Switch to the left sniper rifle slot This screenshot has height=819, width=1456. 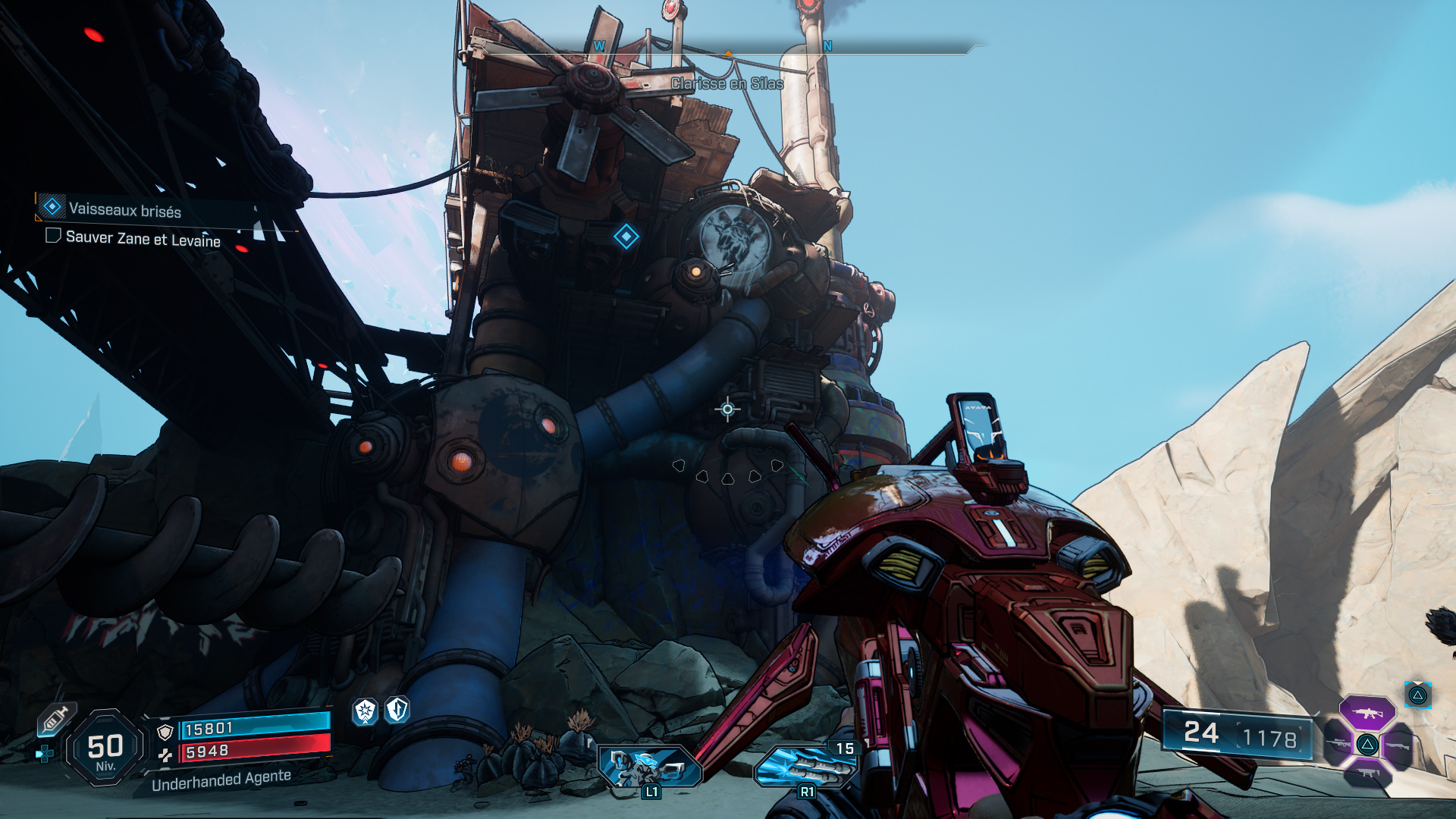click(x=1338, y=744)
